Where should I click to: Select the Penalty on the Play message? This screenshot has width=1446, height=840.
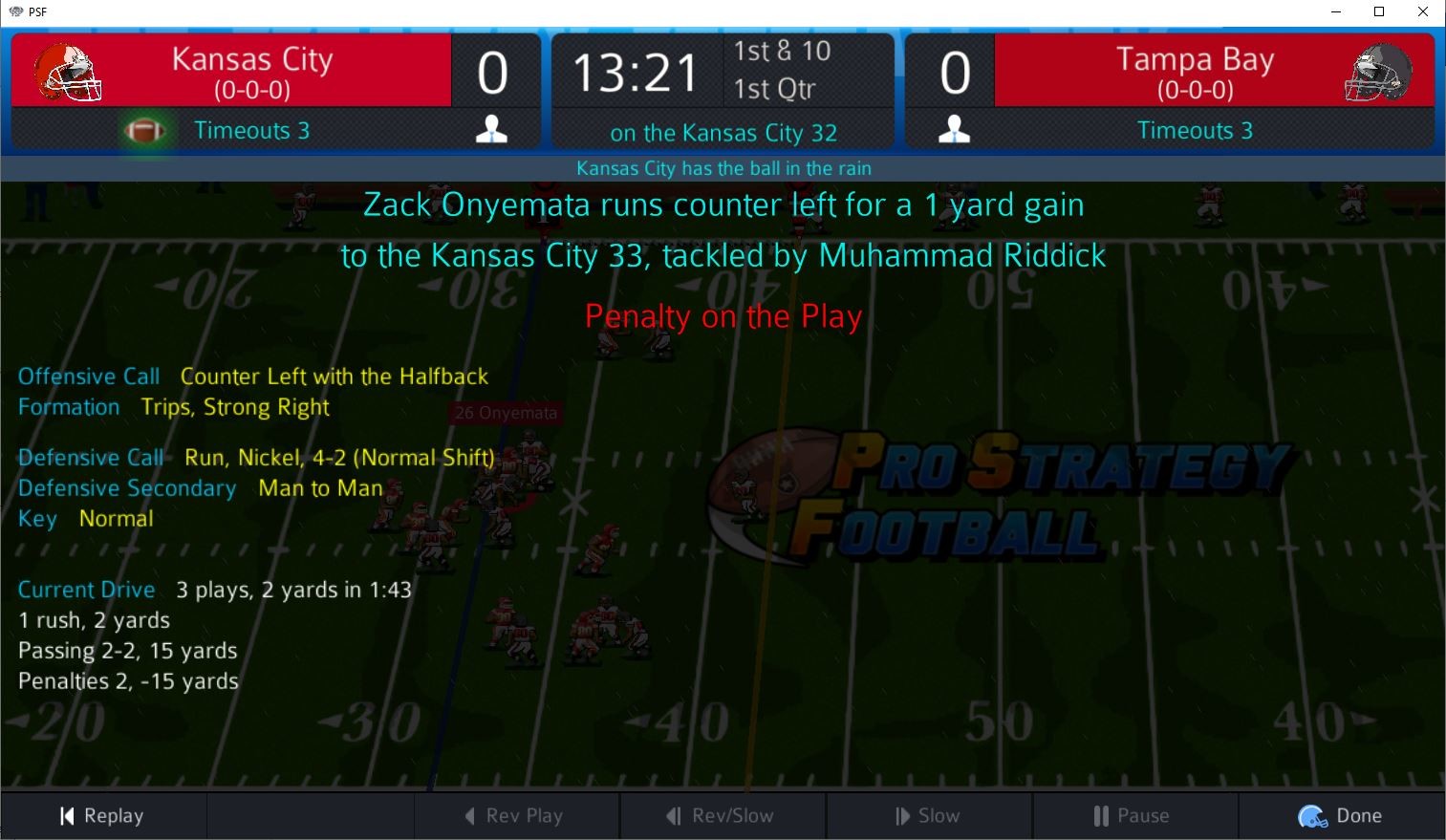point(723,316)
